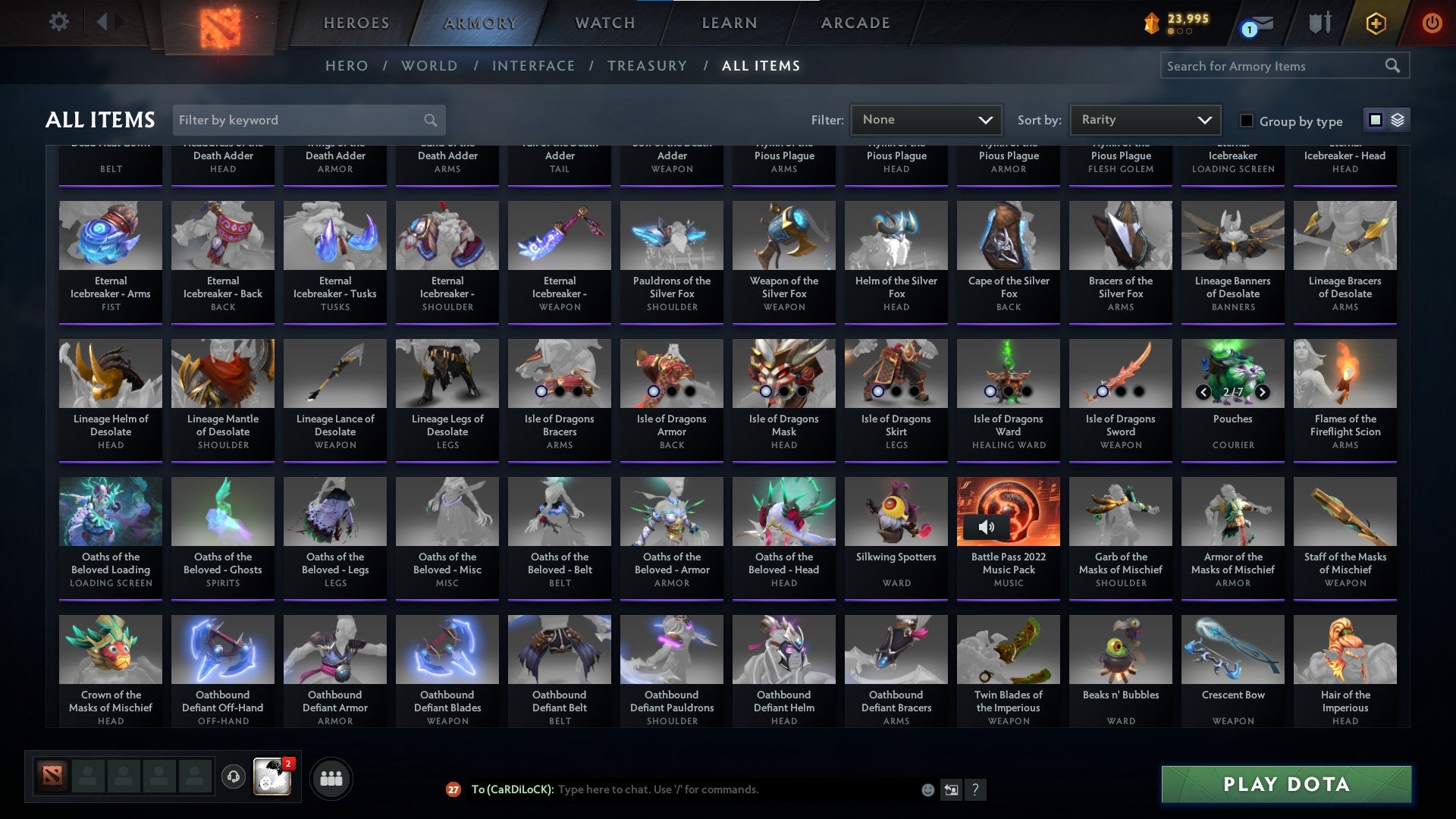Open the Filter dropdown showing None
Screen dimensions: 1456x819
point(925,120)
